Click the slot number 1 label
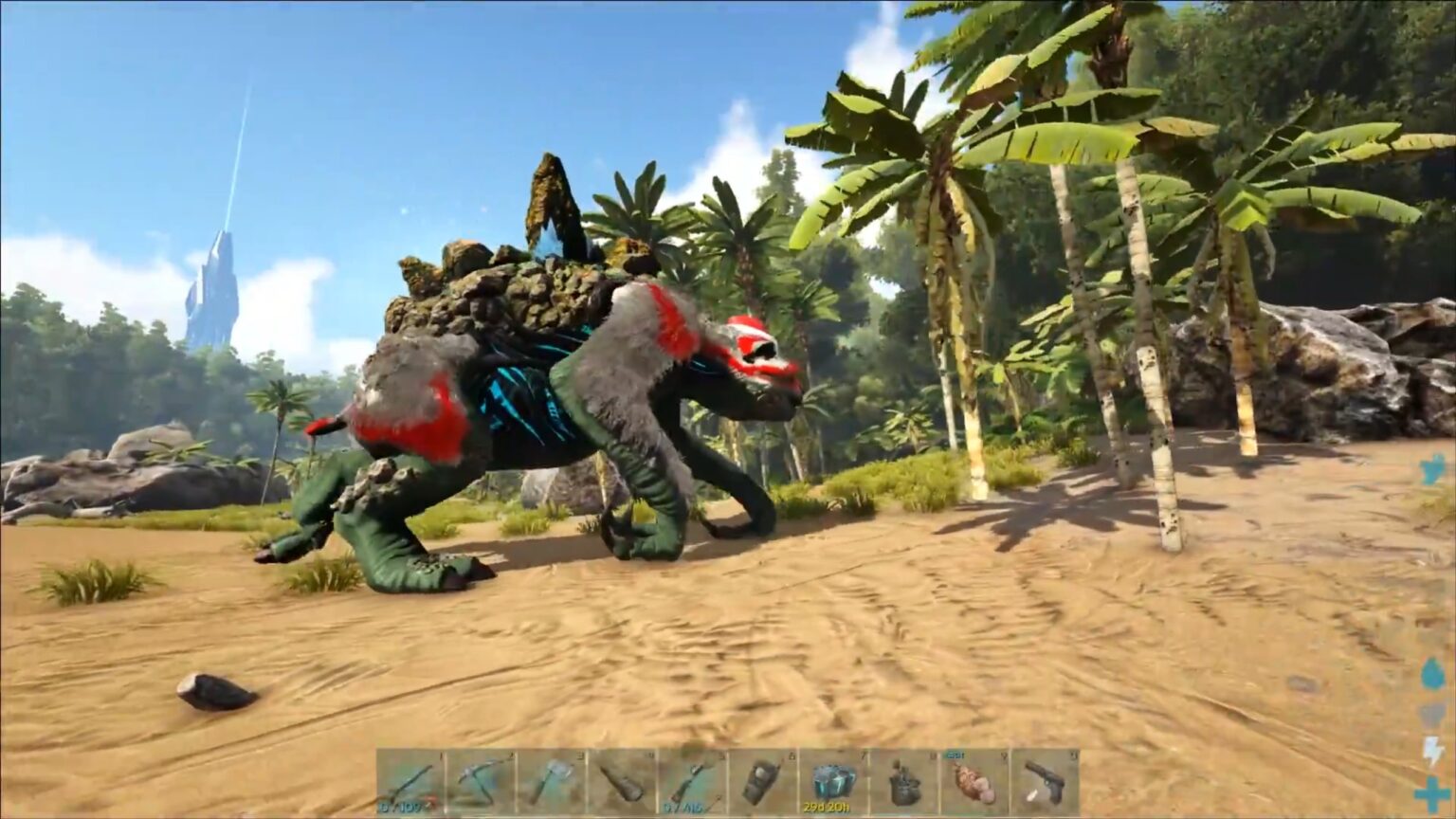 (x=440, y=755)
